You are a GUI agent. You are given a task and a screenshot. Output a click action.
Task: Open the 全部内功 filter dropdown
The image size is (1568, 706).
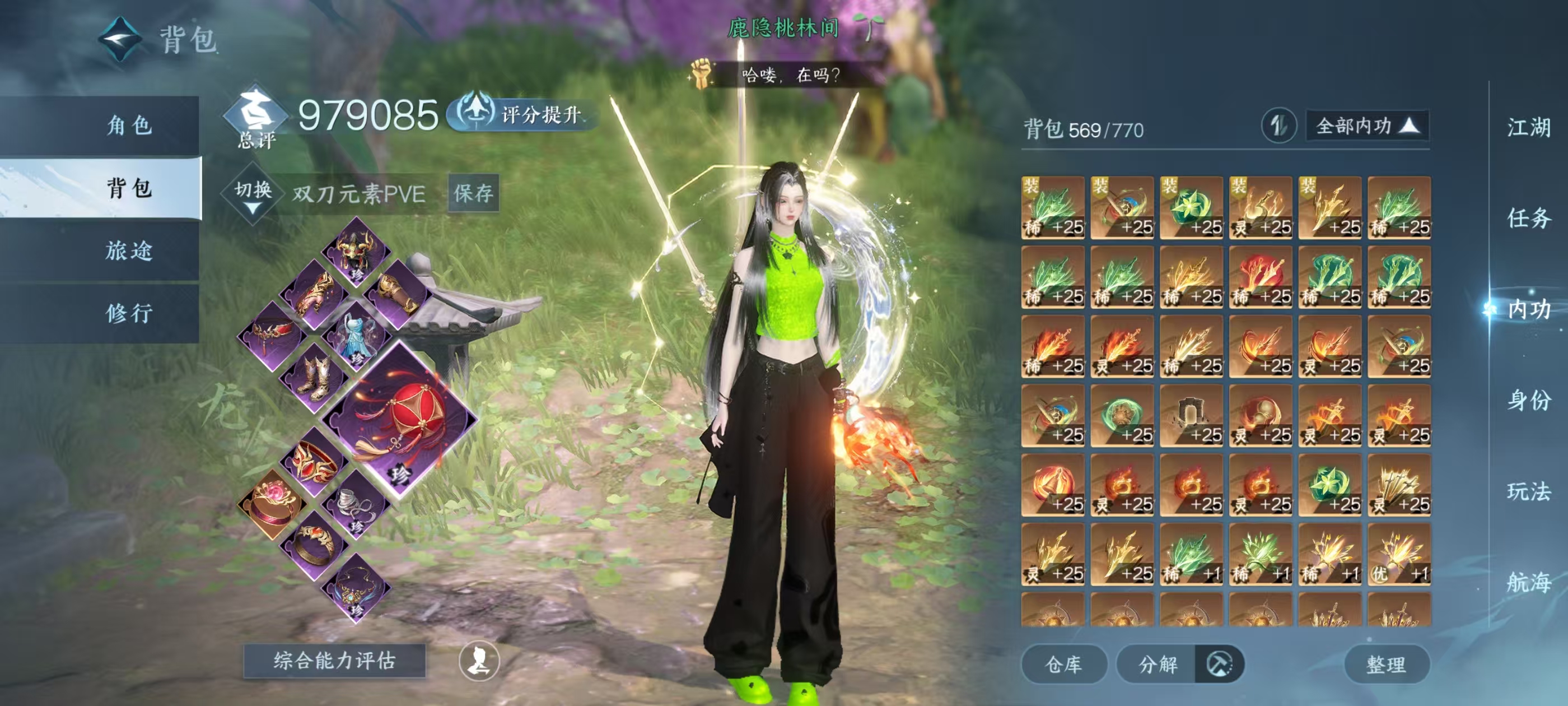tap(1367, 126)
